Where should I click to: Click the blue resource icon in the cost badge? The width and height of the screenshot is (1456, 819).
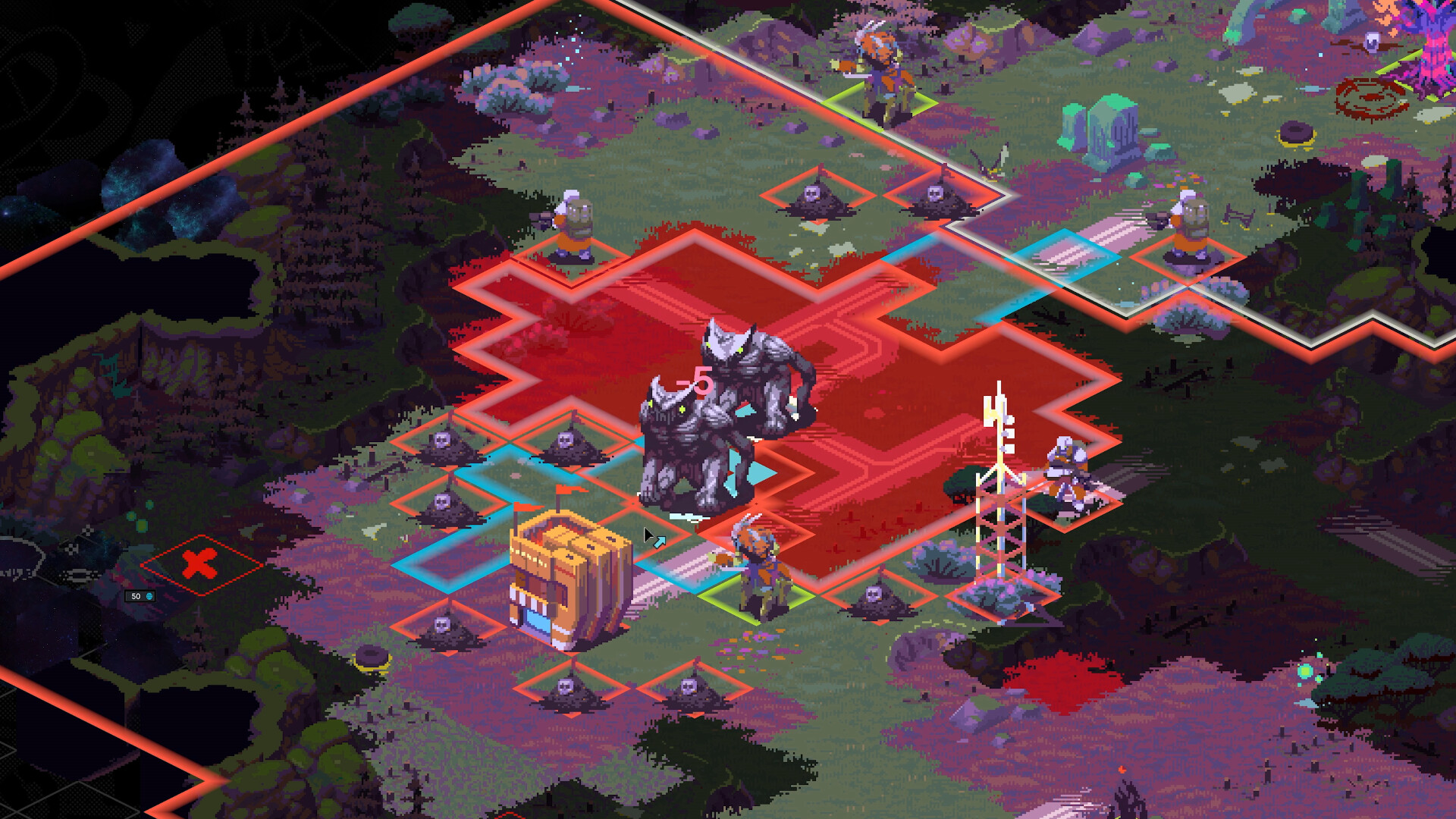(x=149, y=596)
